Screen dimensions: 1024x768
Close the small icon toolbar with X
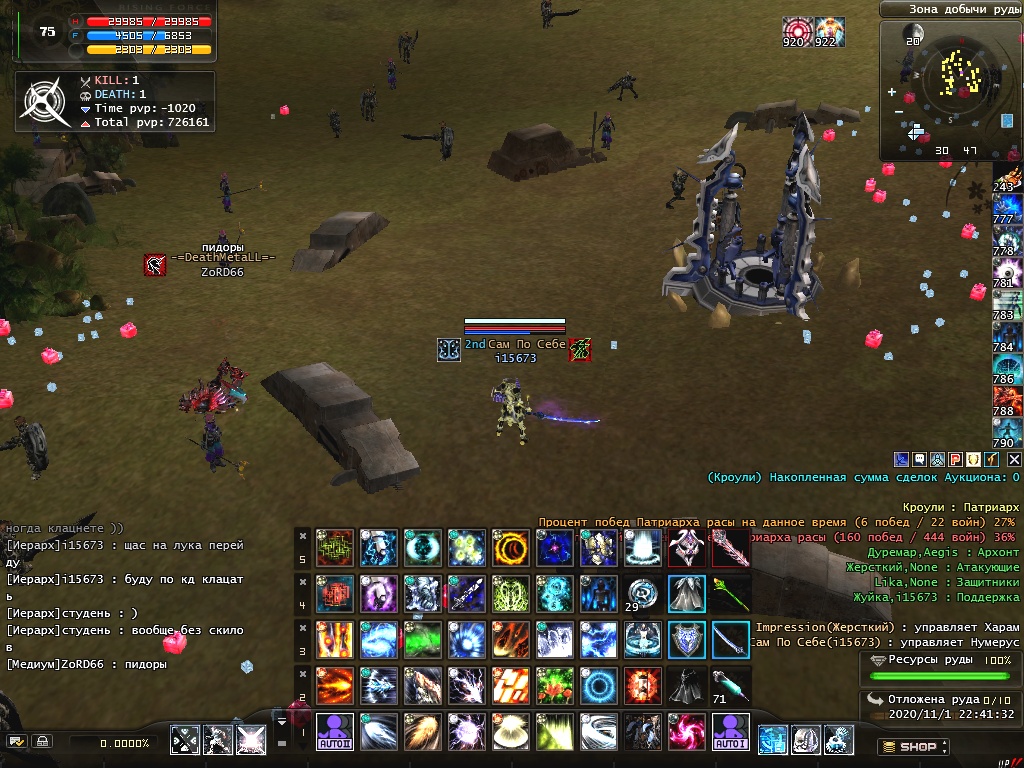pos(1014,459)
